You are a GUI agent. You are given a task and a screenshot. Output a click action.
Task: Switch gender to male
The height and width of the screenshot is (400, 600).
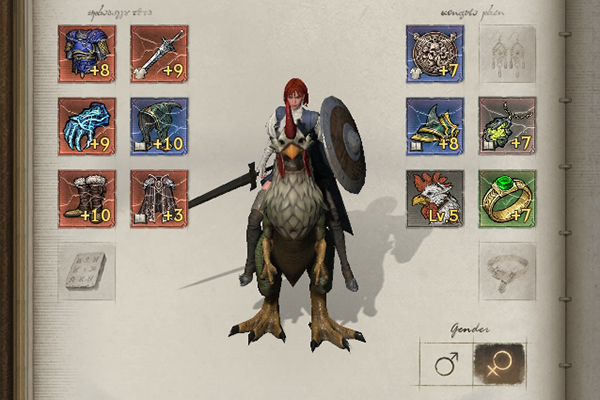(x=446, y=364)
